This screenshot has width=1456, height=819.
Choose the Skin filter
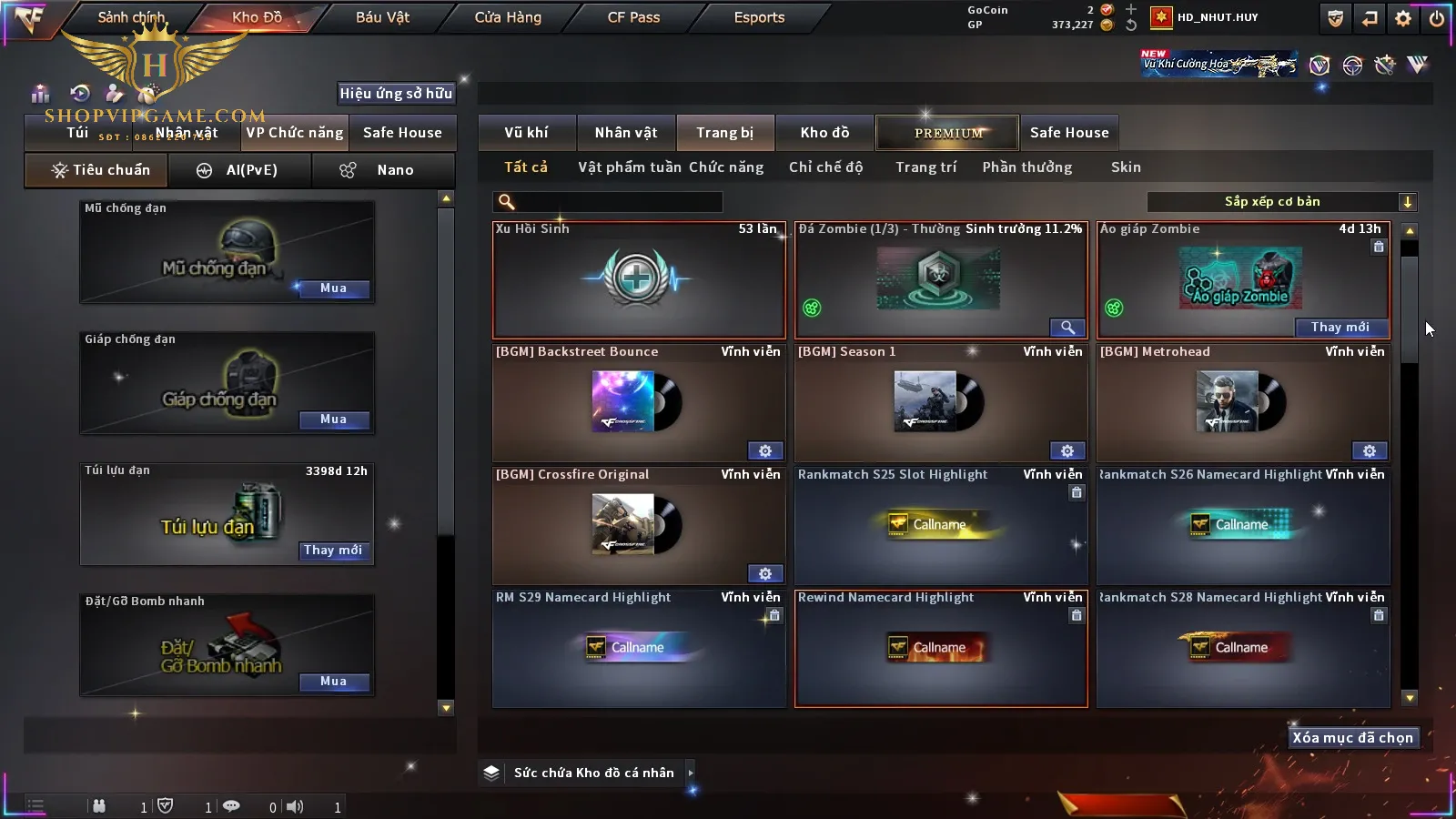[x=1126, y=167]
